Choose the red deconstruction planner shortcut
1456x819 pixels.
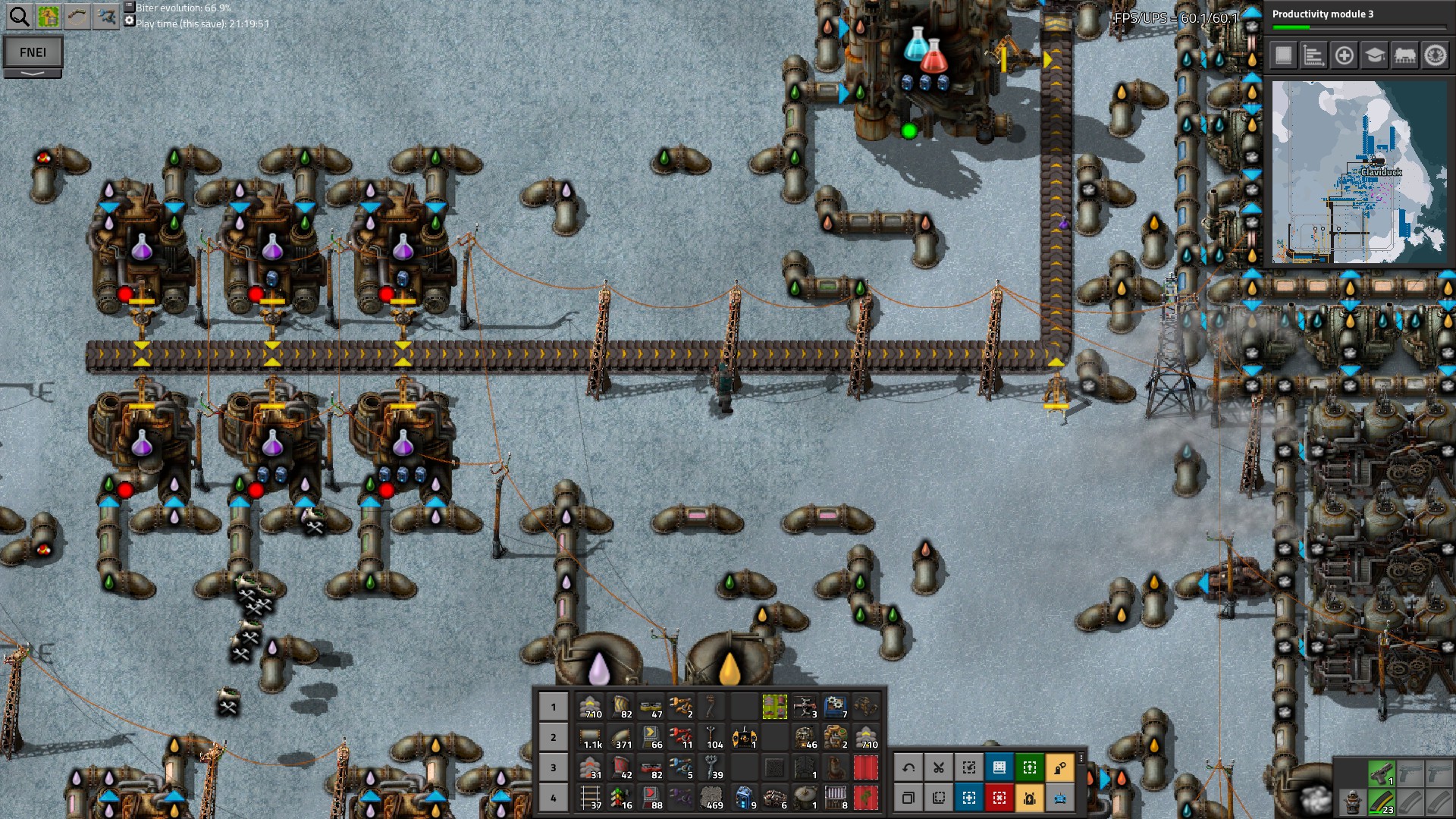(999, 798)
